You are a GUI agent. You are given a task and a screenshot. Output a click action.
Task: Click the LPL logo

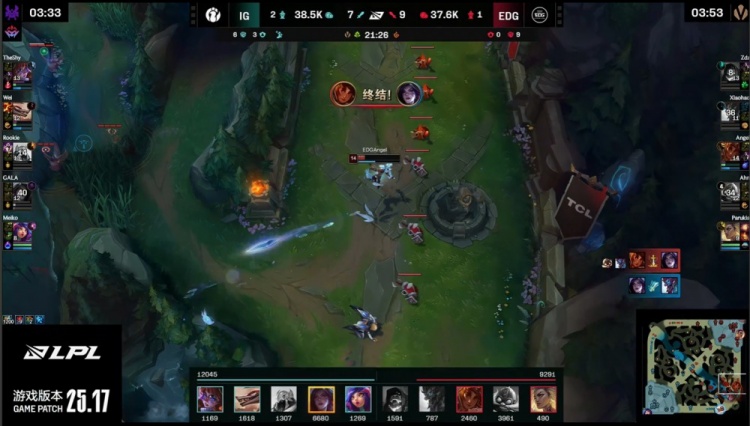pos(62,352)
